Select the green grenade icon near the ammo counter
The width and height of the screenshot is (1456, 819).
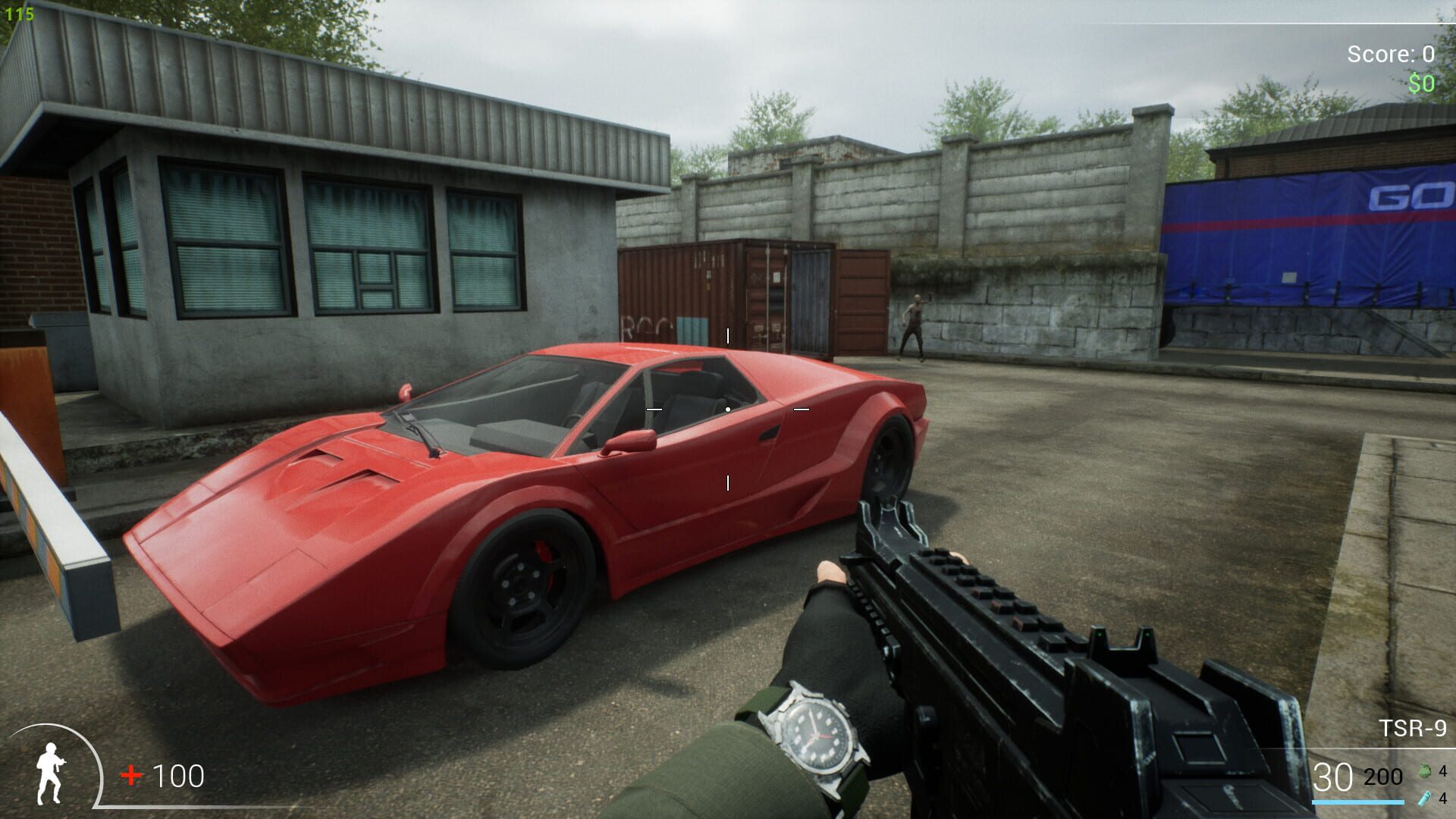[1425, 770]
